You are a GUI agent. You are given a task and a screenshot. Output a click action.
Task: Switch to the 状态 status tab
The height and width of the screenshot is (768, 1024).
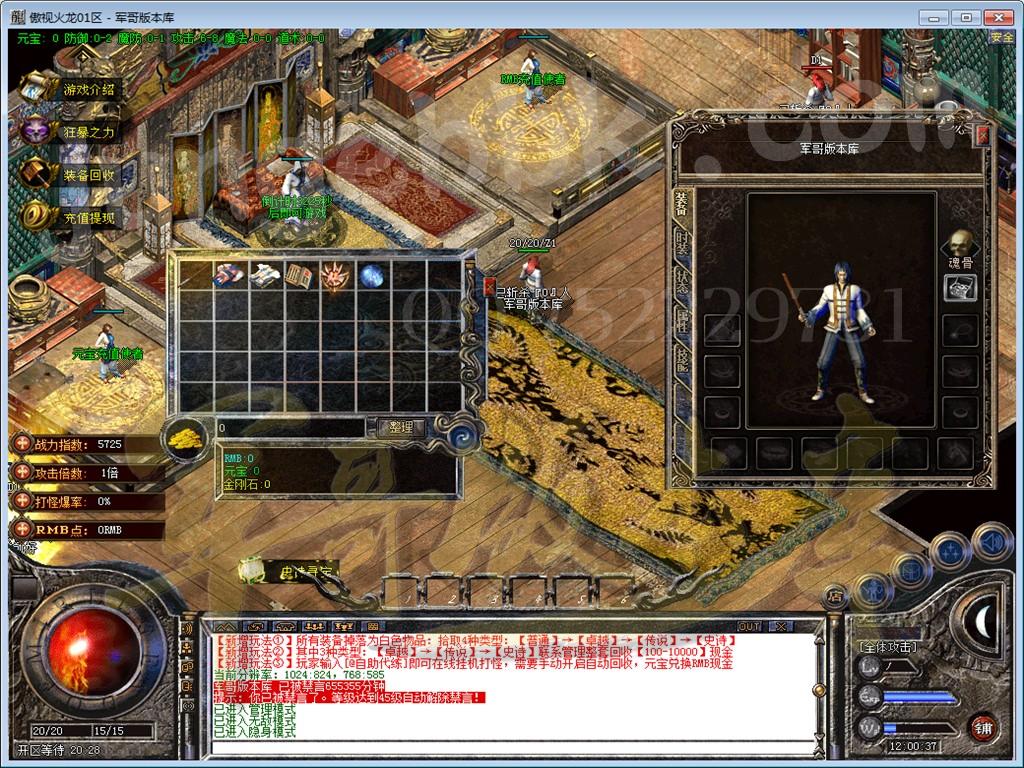coord(682,282)
